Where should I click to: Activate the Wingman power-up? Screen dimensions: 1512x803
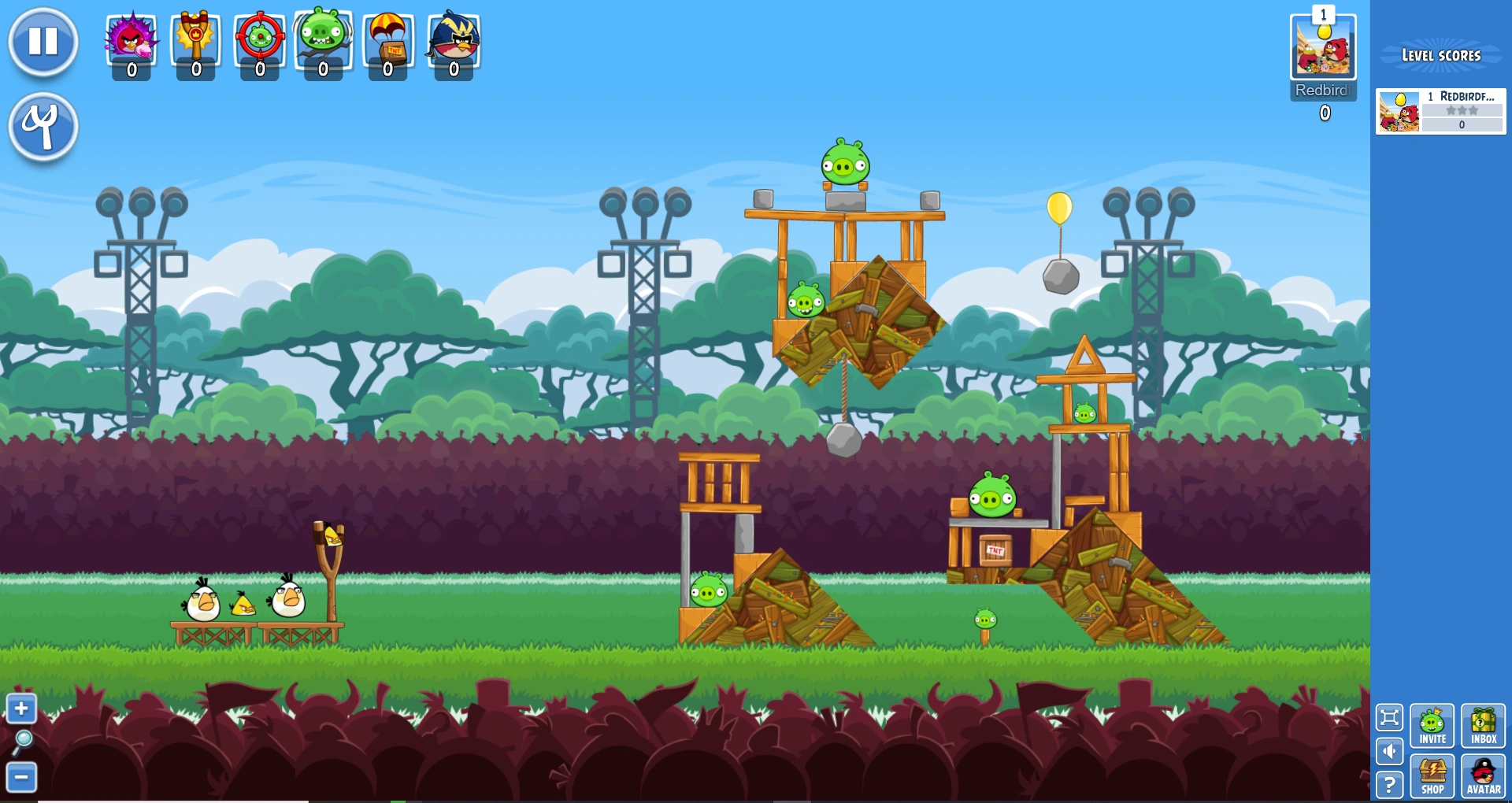point(452,41)
